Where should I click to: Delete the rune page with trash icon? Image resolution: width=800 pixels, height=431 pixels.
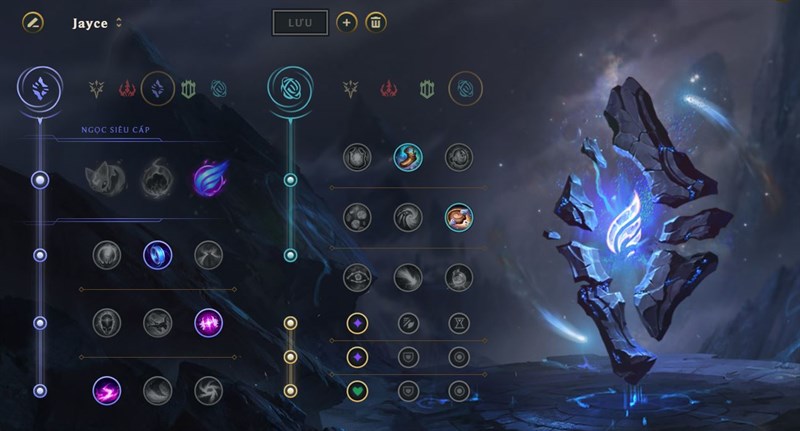(376, 22)
